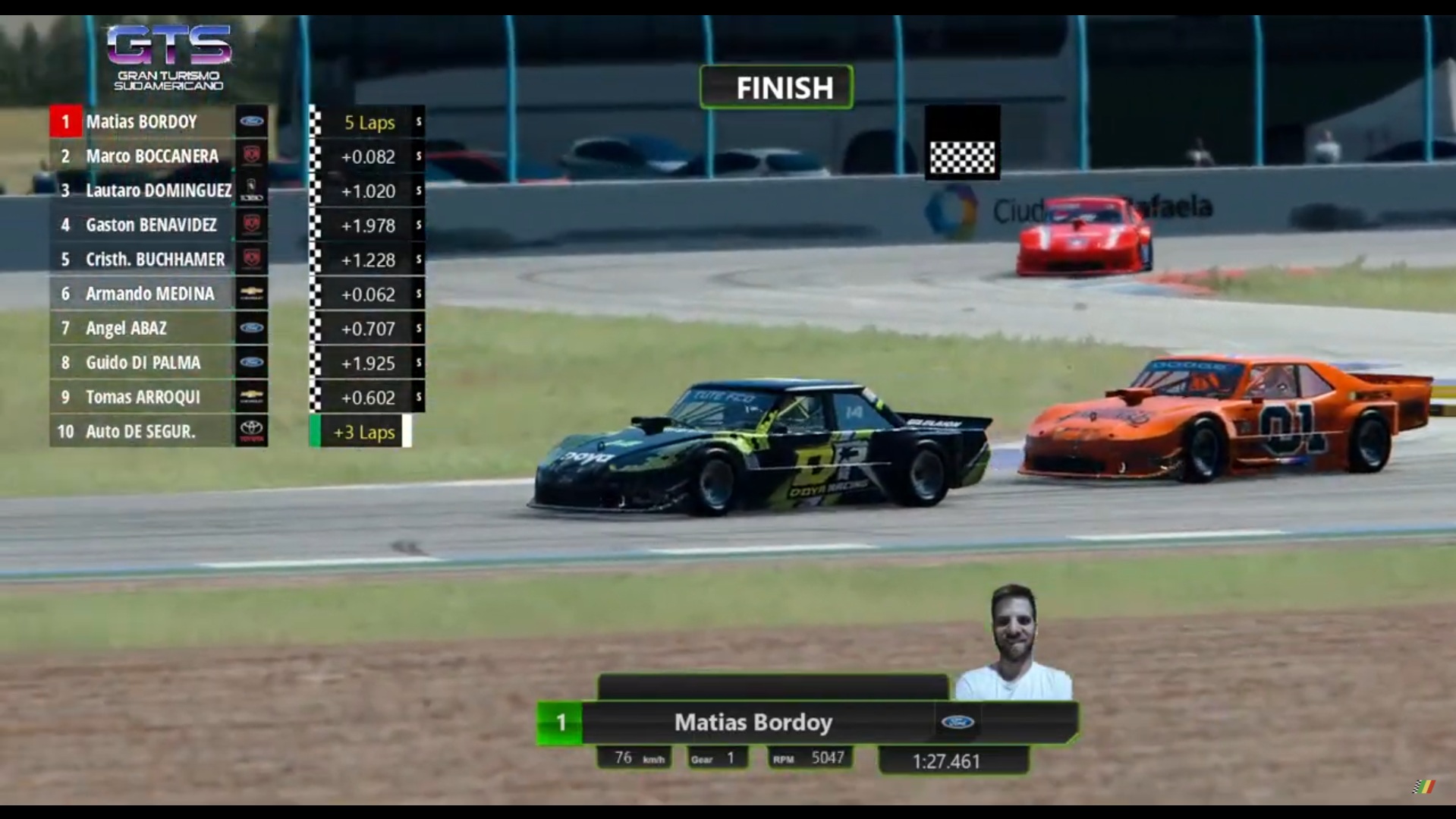Viewport: 1456px width, 819px height.
Task: Choose the Auto DE SEGUR. row
Action: pos(140,431)
